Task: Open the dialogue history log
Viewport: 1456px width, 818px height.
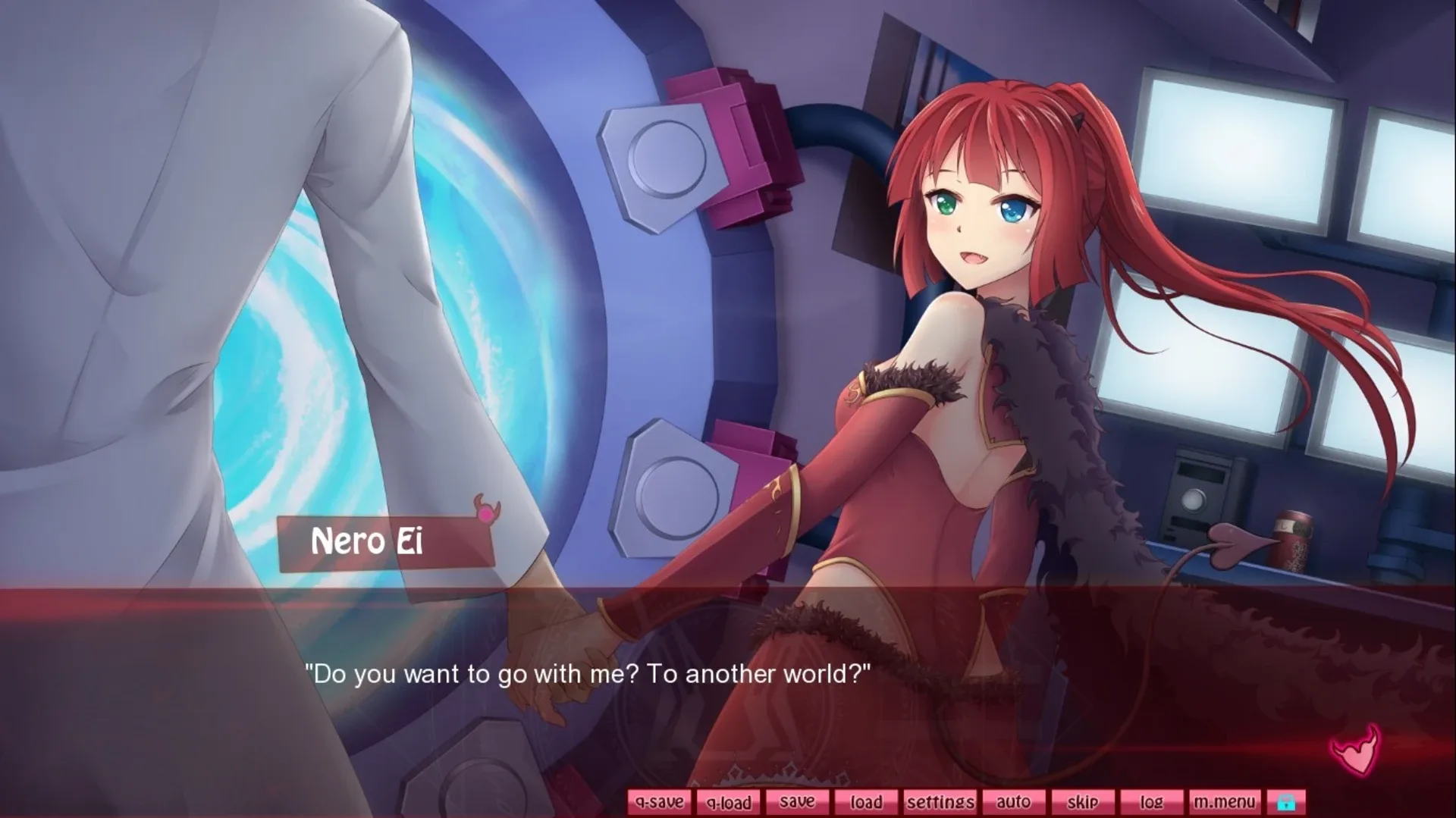Action: pos(1152,801)
